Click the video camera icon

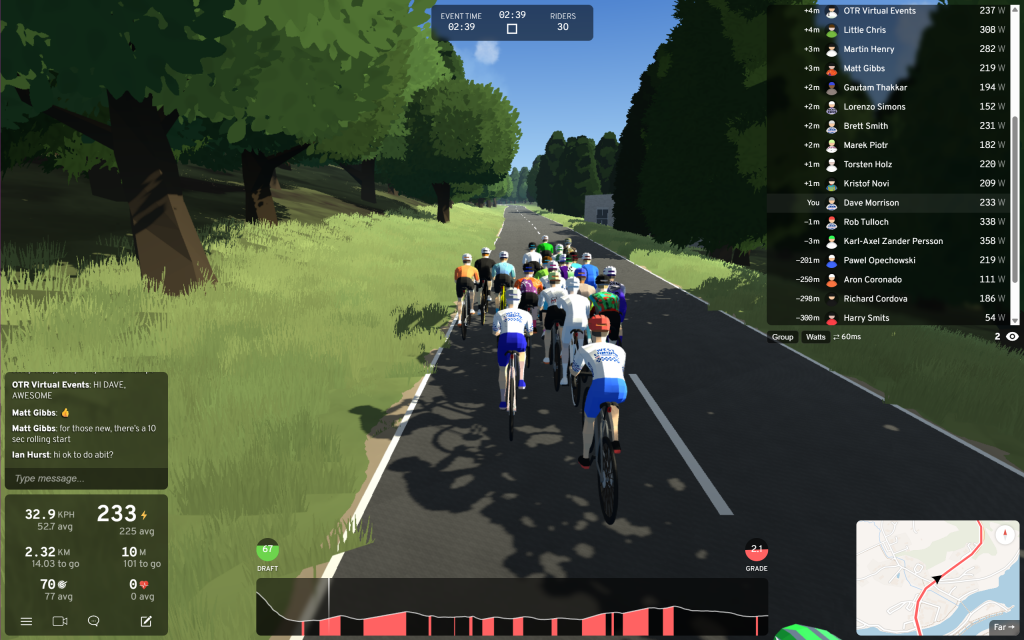coord(60,621)
